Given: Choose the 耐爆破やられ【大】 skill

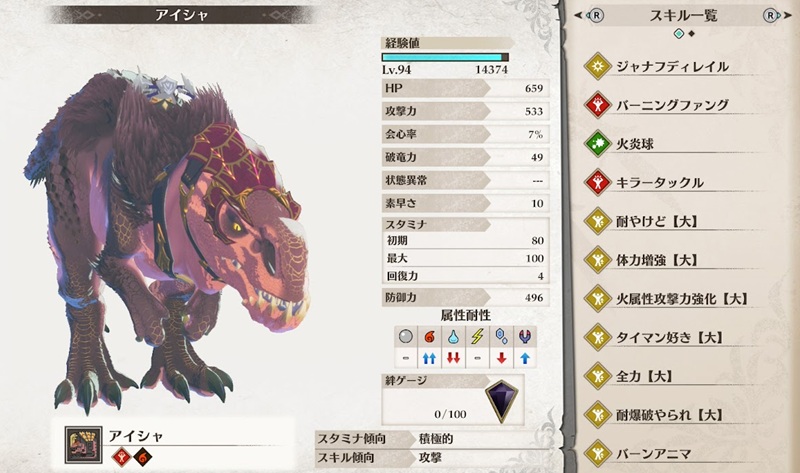Looking at the screenshot, I should pyautogui.click(x=672, y=413).
